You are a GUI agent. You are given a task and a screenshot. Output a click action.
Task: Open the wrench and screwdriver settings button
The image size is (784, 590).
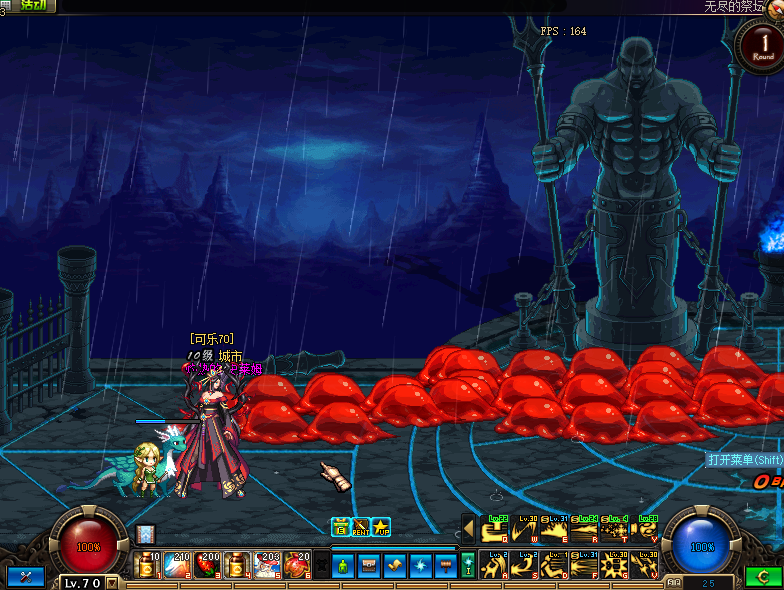click(x=25, y=577)
